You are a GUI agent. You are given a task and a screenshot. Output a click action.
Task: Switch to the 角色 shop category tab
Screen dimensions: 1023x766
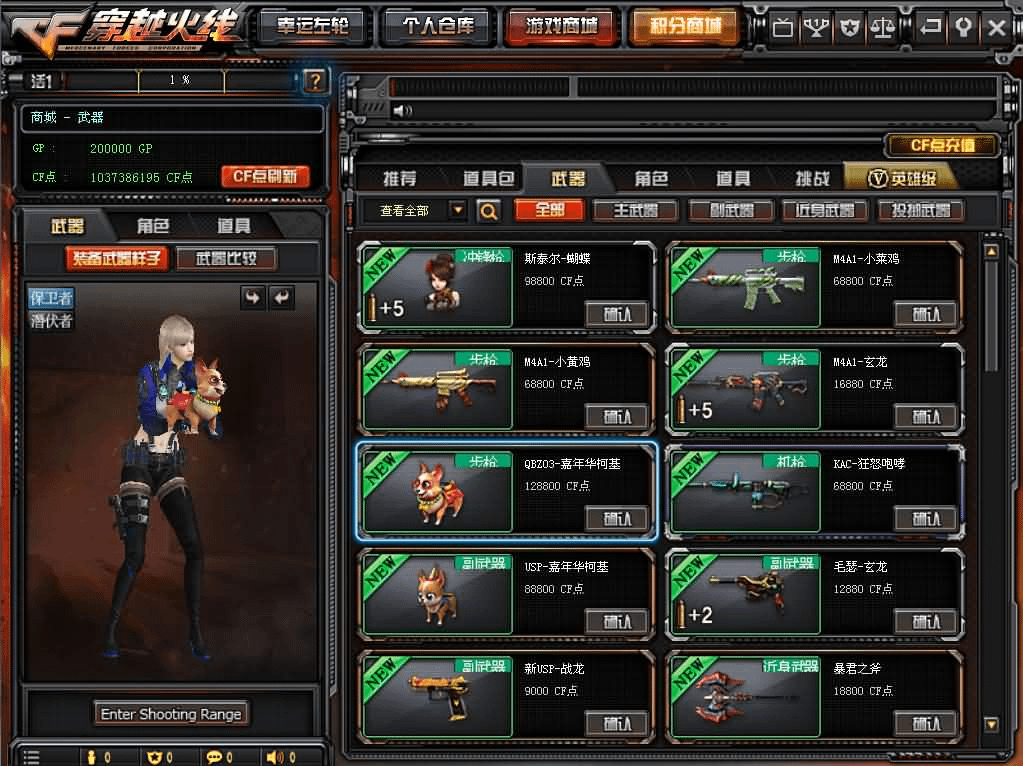coord(651,179)
